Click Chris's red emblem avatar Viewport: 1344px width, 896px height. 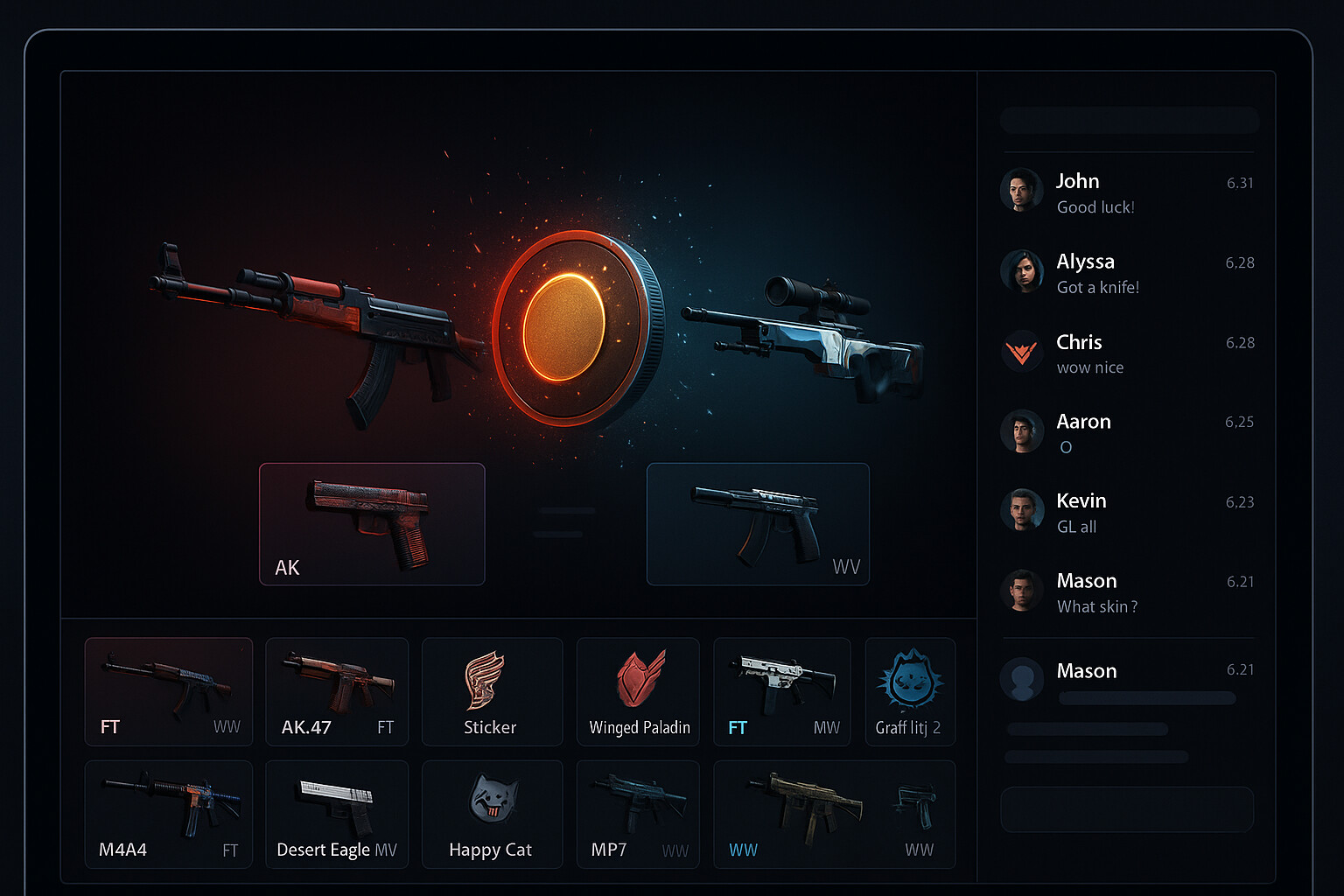(1021, 352)
